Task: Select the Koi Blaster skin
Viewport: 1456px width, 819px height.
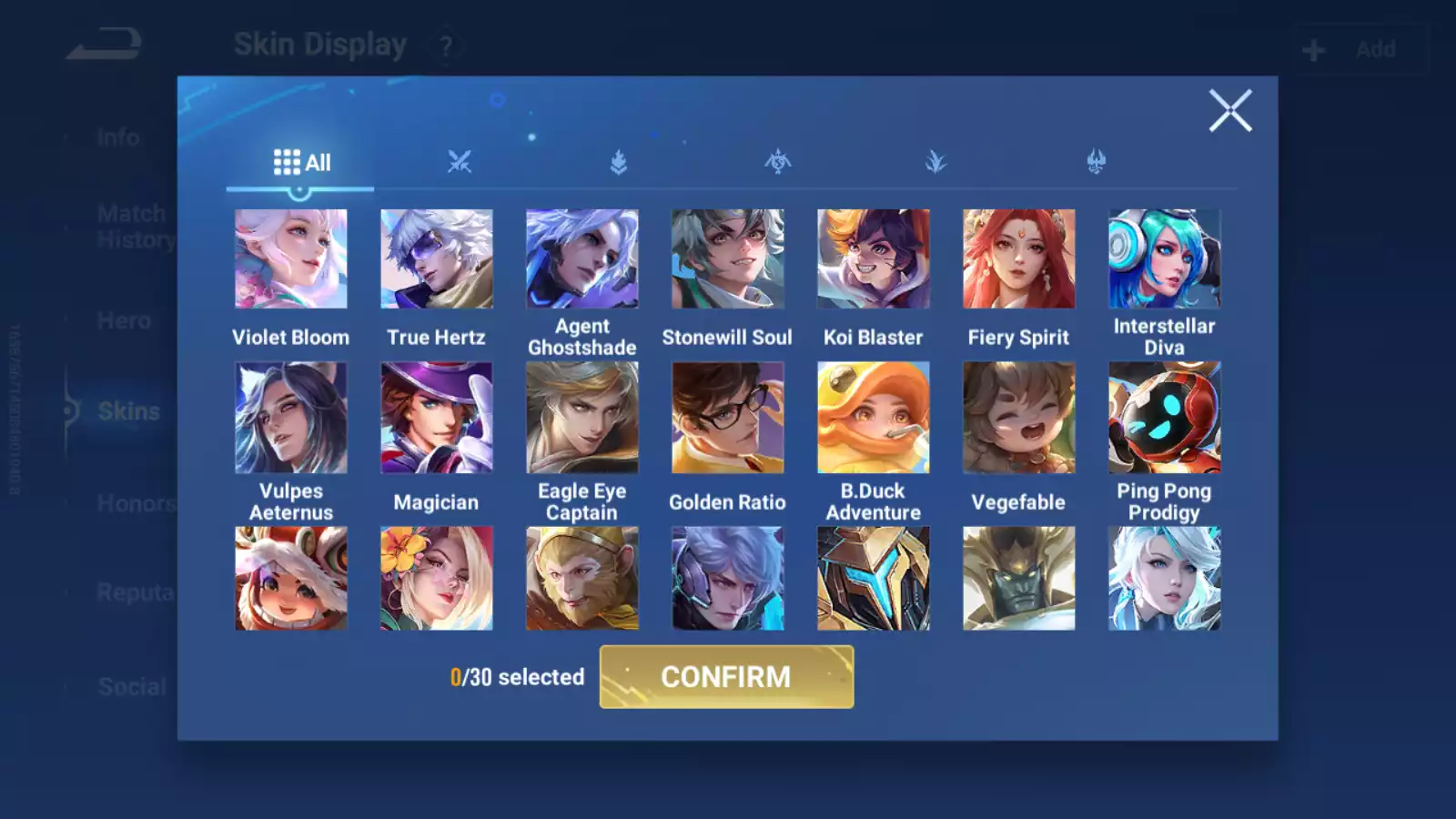Action: coord(874,258)
